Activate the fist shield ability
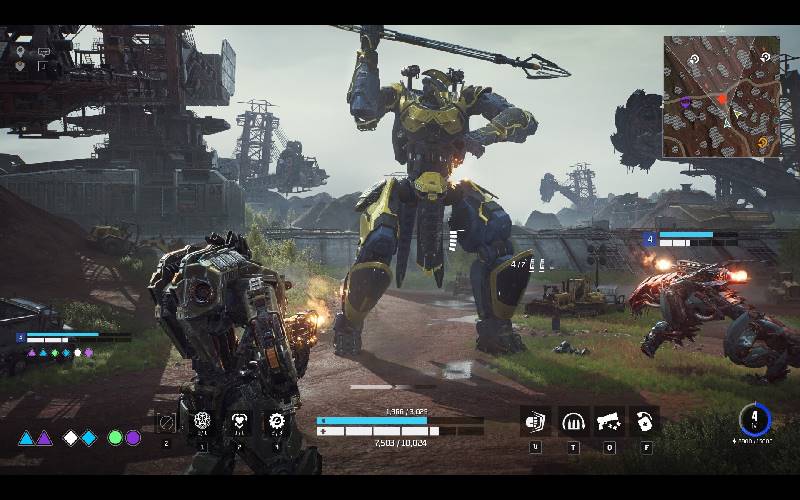Viewport: 800px width, 500px height. (535, 421)
